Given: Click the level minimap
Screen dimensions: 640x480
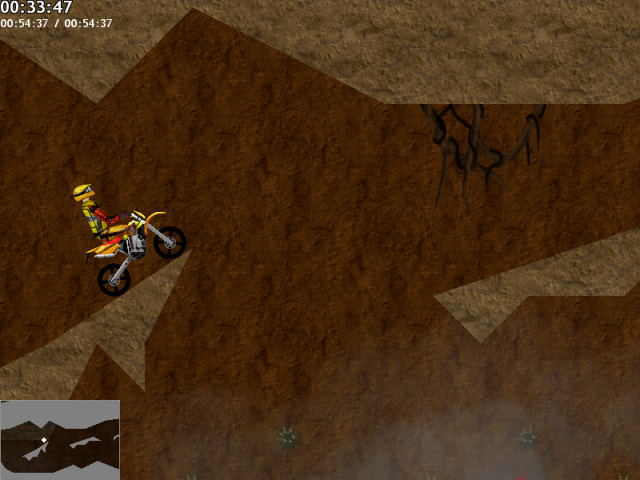Looking at the screenshot, I should [x=60, y=440].
